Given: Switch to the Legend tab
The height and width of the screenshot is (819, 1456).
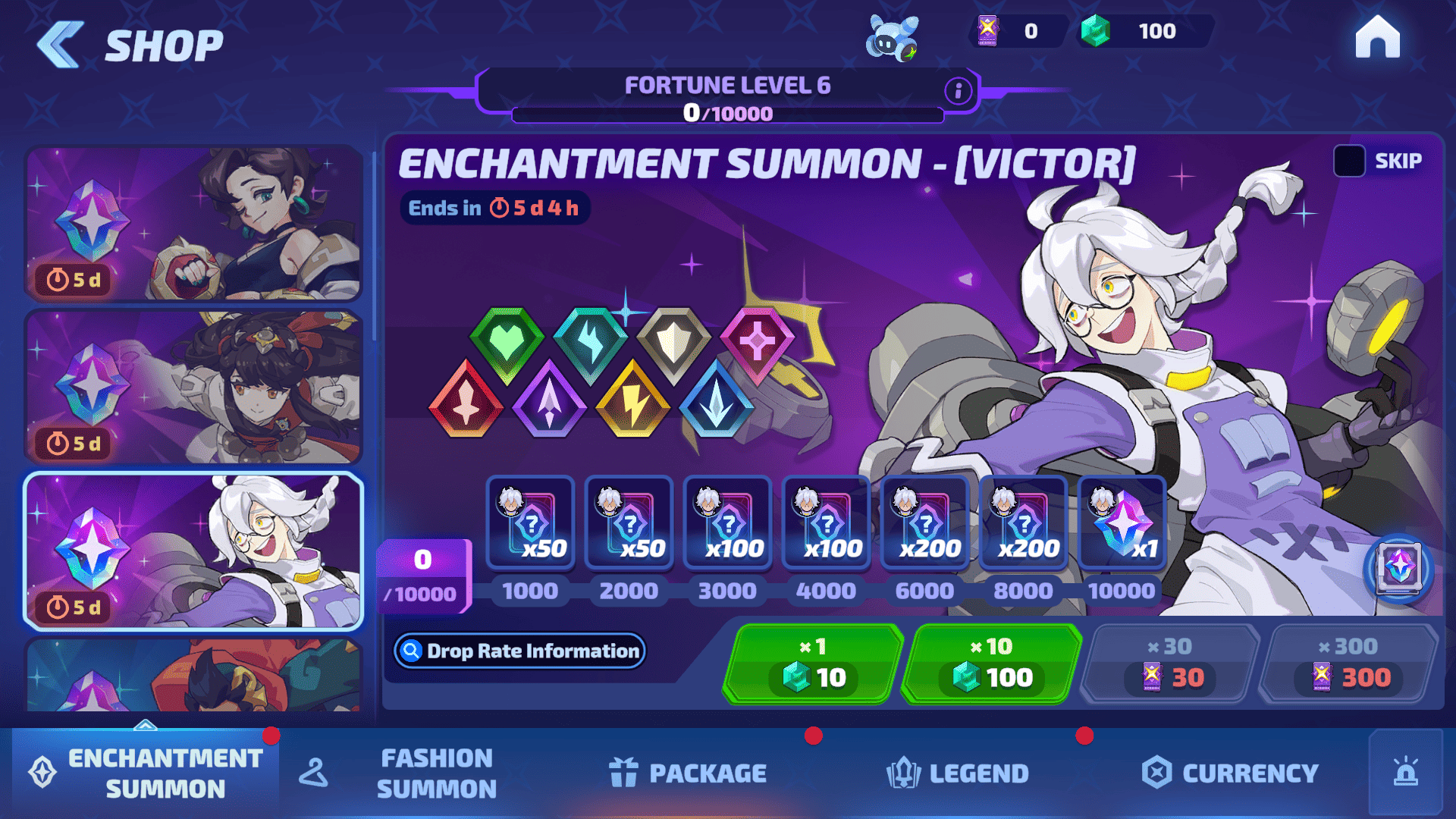Looking at the screenshot, I should coord(958,773).
